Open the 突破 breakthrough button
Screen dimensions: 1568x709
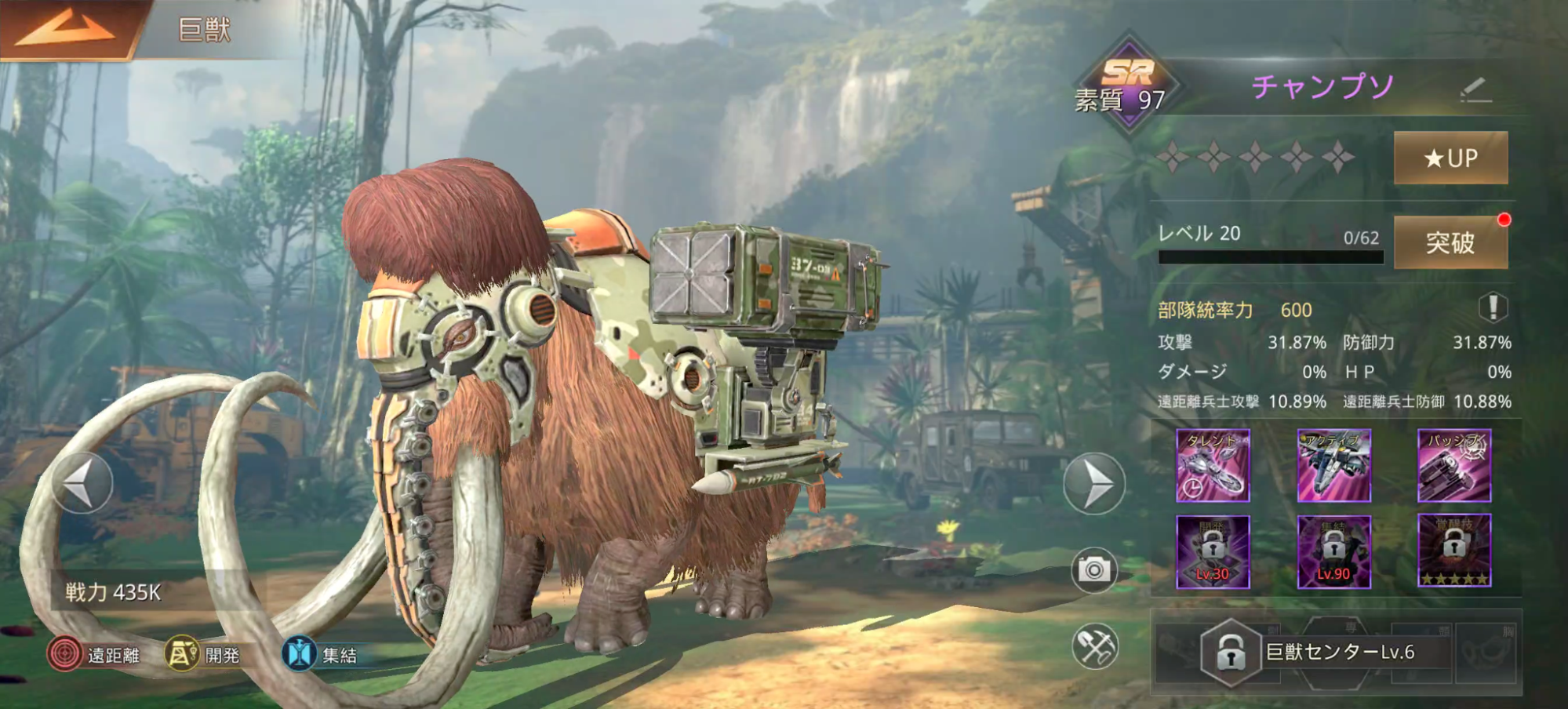pos(1450,242)
